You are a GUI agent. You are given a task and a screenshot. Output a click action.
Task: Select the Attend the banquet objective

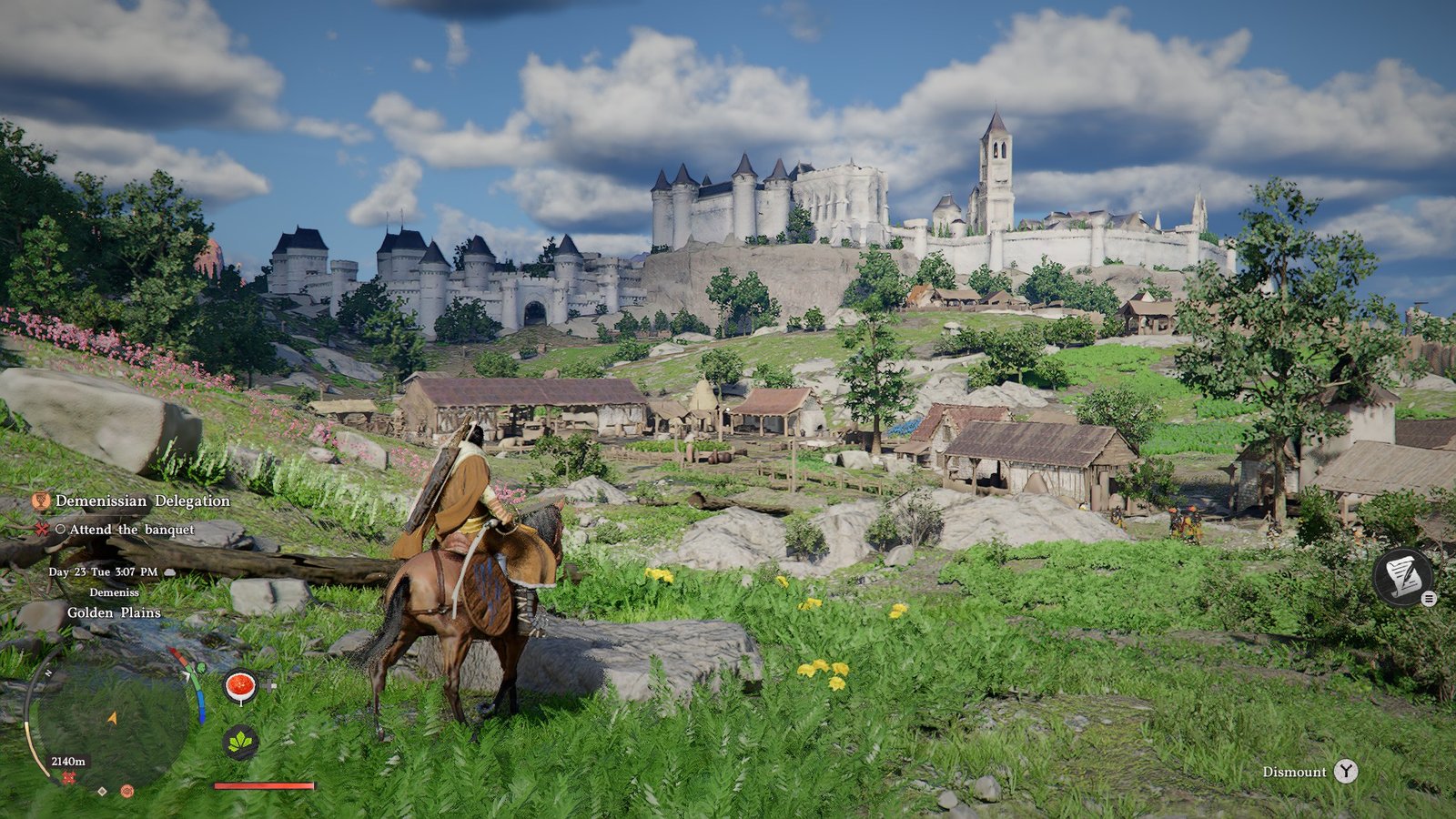coord(132,529)
